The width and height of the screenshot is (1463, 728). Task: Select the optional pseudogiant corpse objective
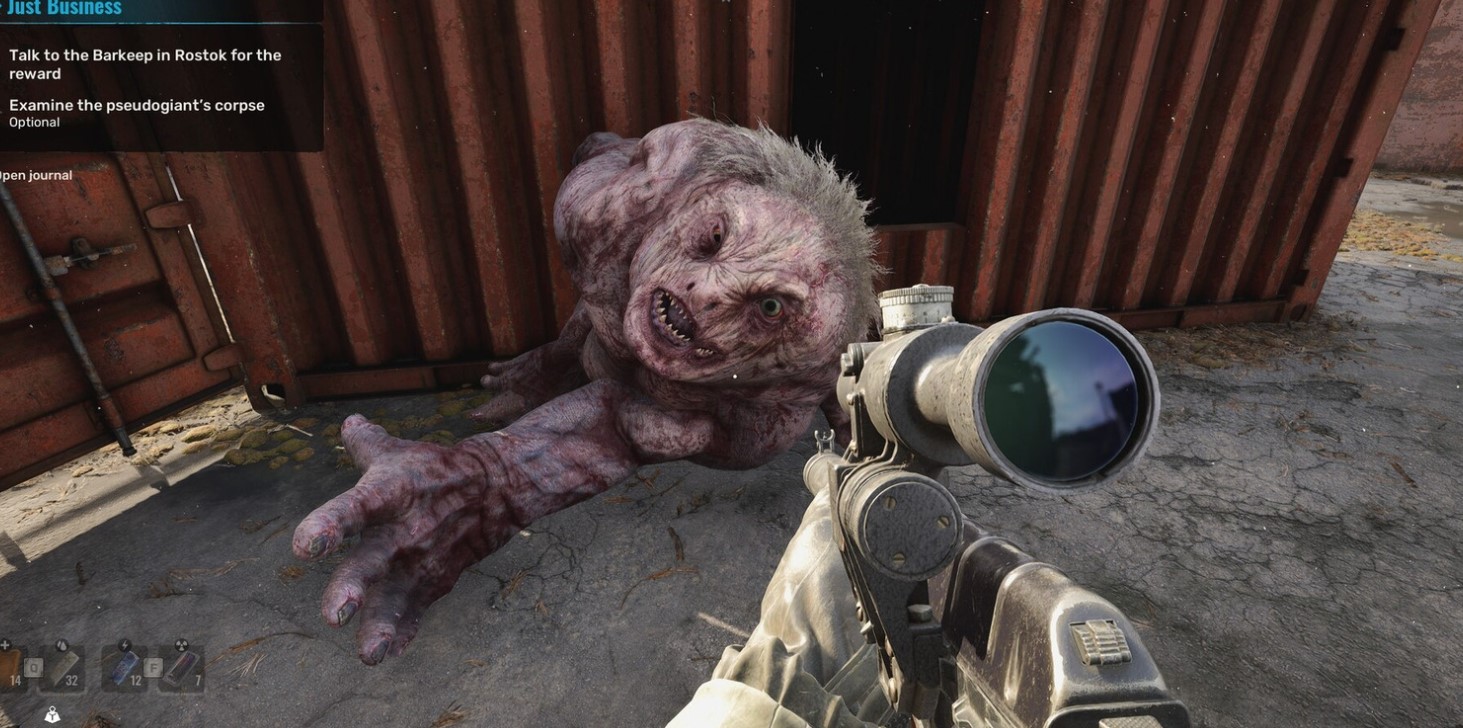tap(137, 106)
